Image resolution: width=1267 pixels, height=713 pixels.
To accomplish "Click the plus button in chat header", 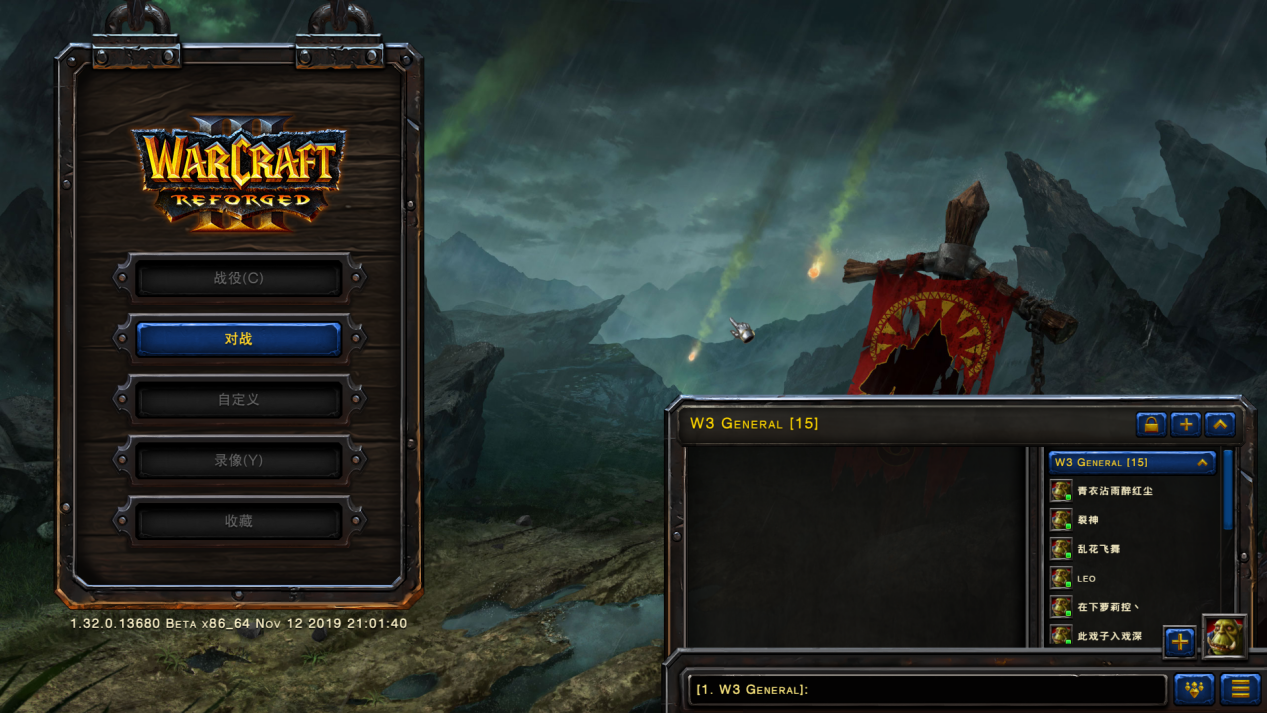I will tap(1186, 425).
